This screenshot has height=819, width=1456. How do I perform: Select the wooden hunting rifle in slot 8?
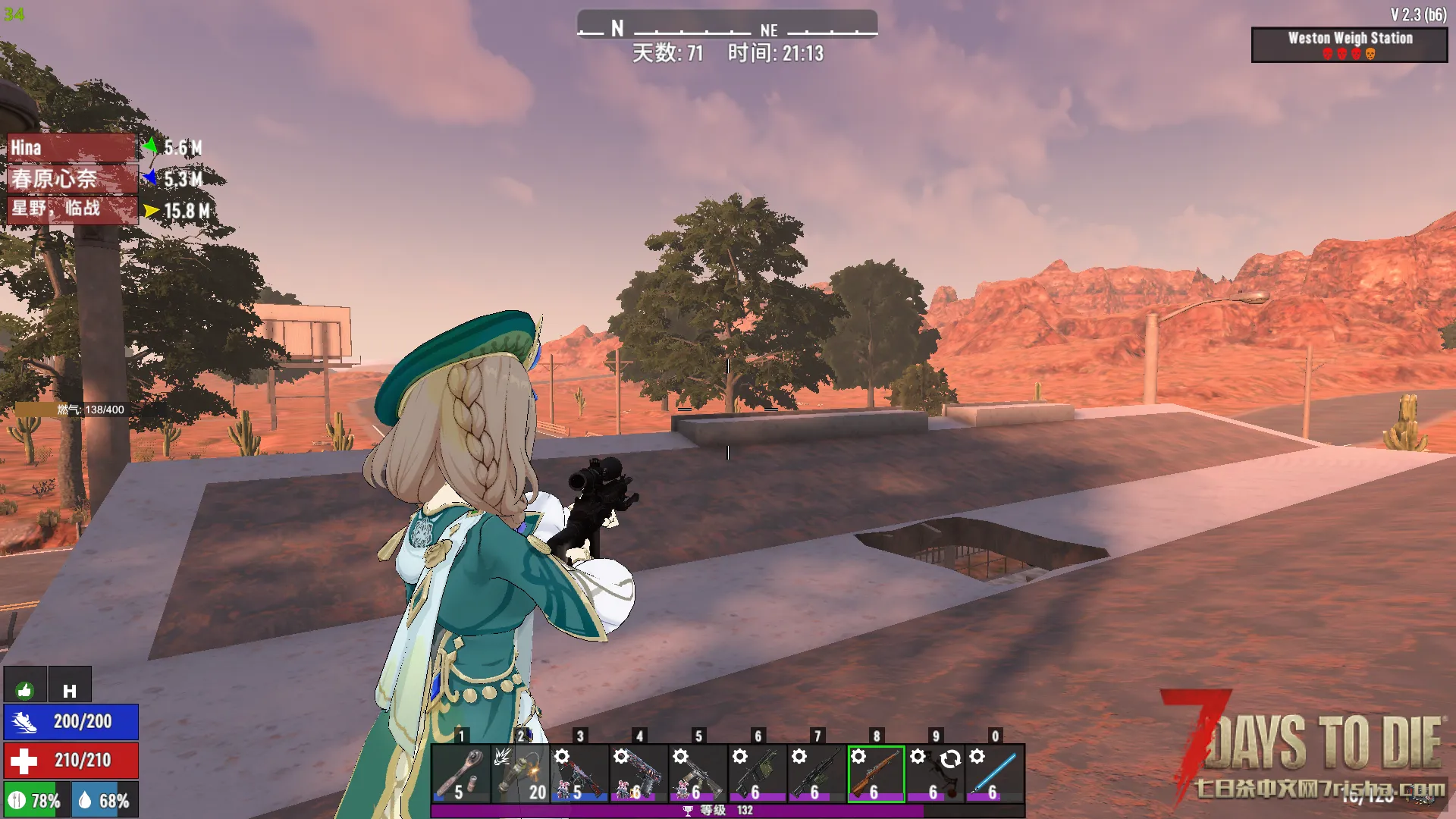pos(876,773)
